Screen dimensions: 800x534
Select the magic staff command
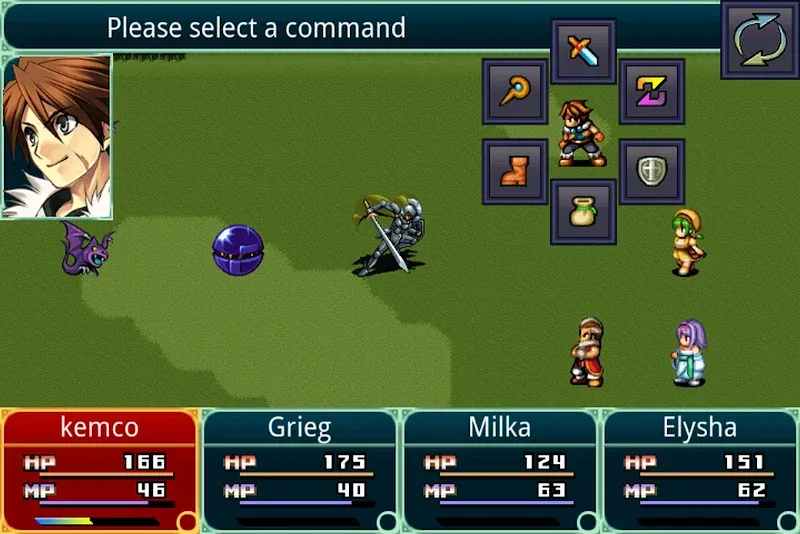[515, 91]
